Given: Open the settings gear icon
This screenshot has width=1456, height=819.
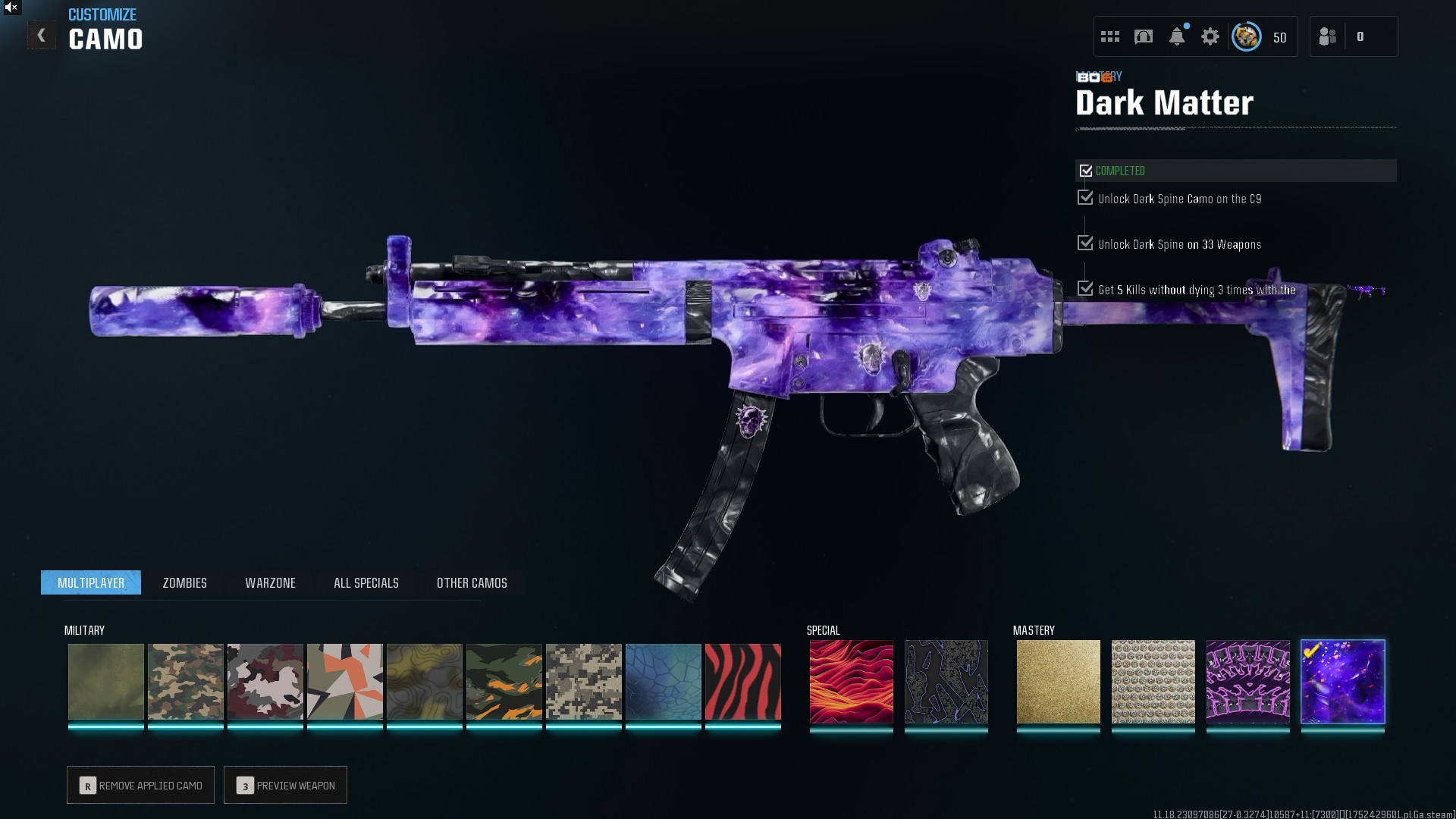Looking at the screenshot, I should [1210, 36].
